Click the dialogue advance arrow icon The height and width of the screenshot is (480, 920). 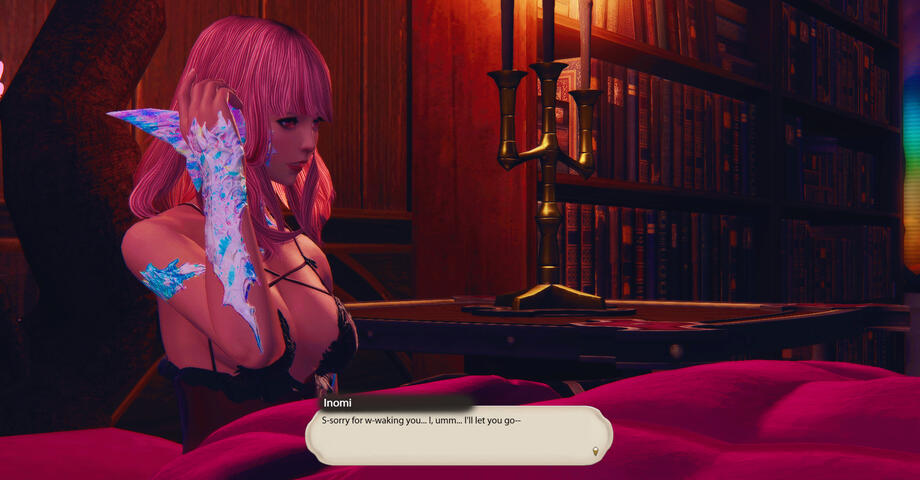[x=597, y=451]
